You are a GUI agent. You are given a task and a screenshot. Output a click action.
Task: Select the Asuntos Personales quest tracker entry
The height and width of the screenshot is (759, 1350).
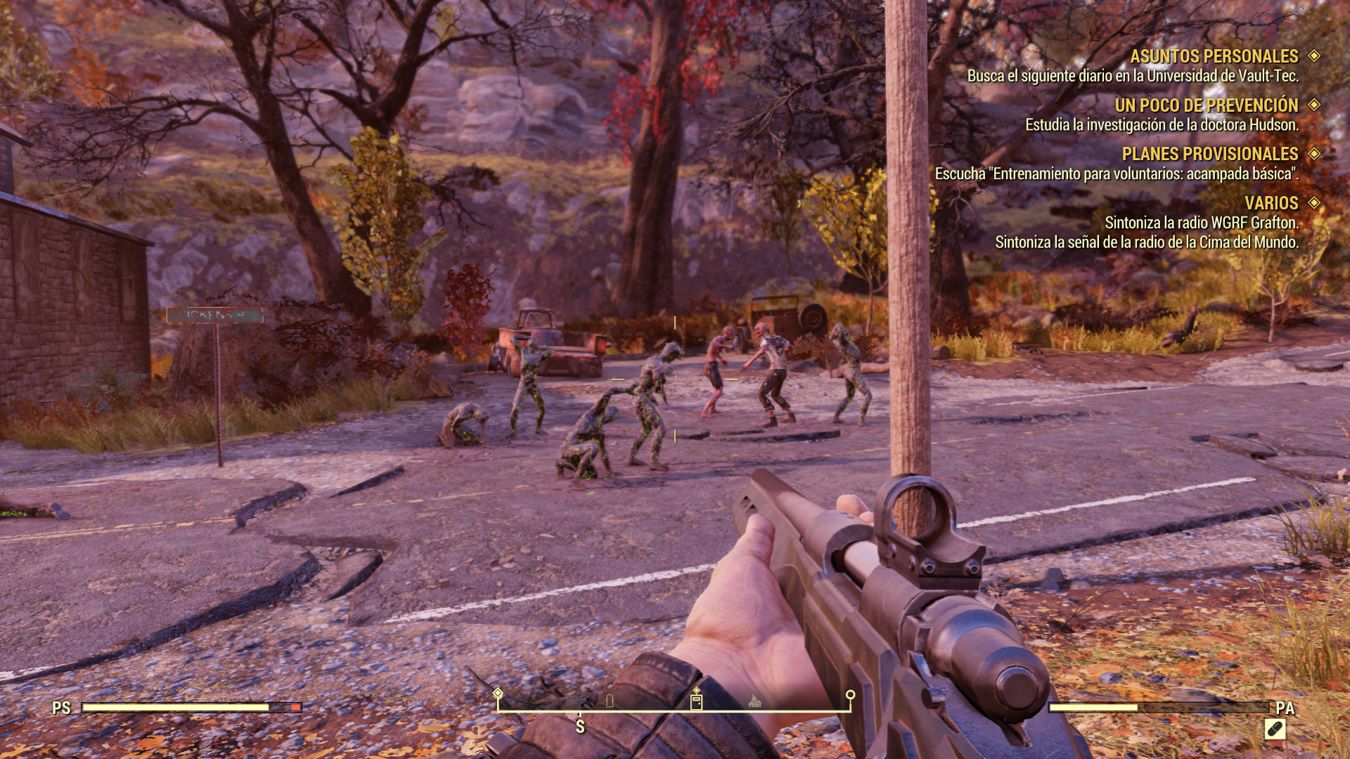(1213, 56)
